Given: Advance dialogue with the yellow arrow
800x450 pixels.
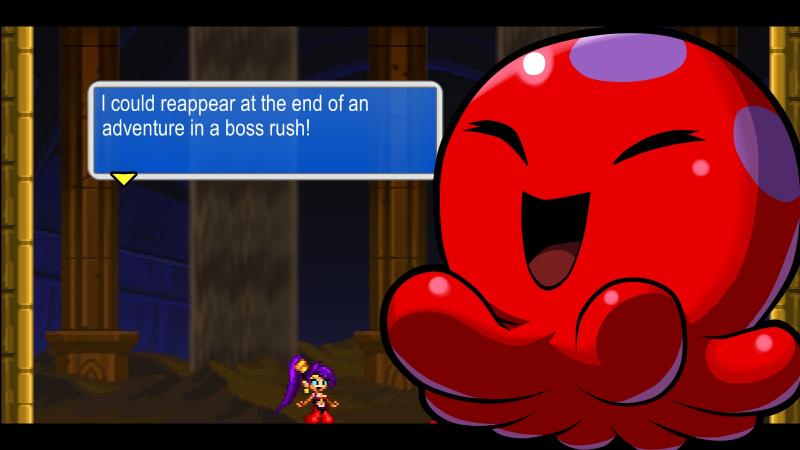Looking at the screenshot, I should click(x=123, y=179).
